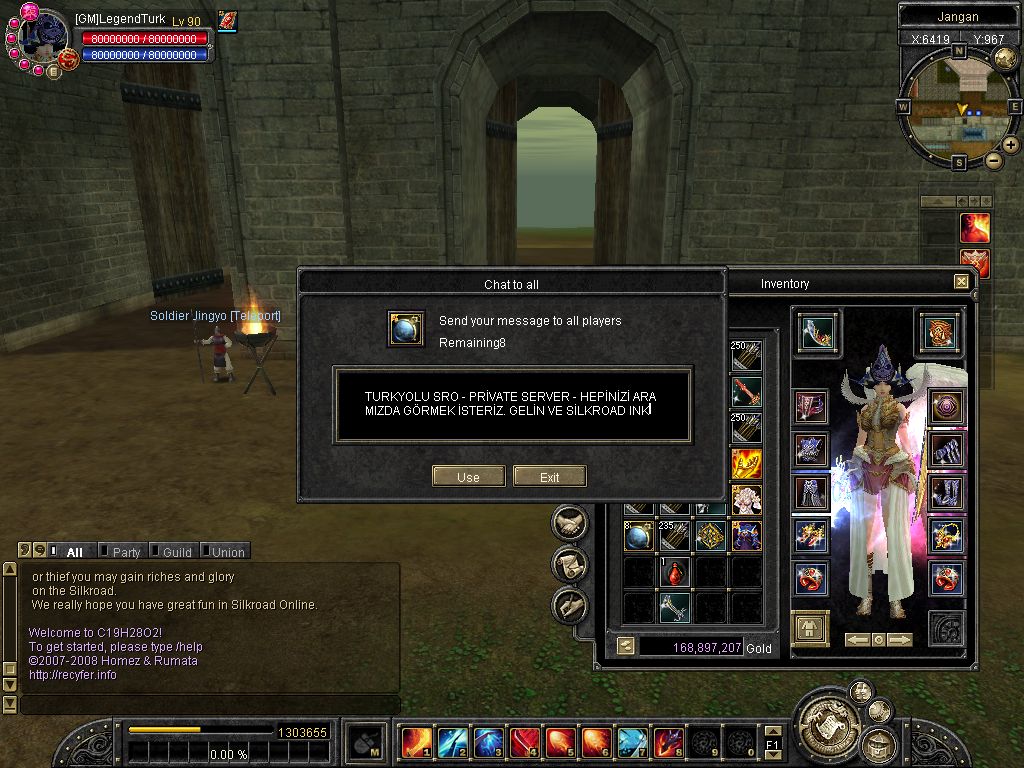The image size is (1024, 768).
Task: Open the avatar costume button
Action: pos(810,629)
